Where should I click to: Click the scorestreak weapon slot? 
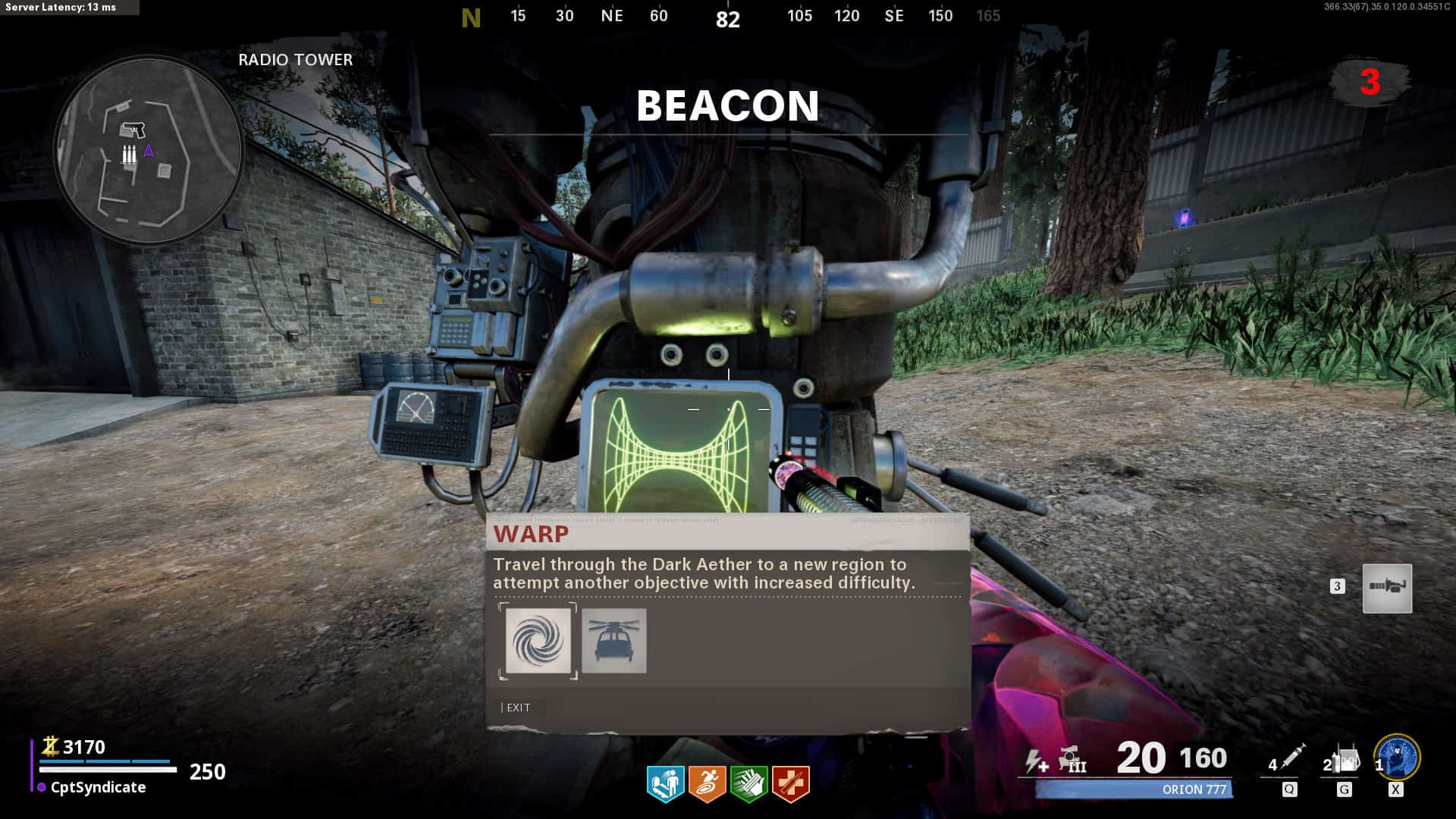(1387, 588)
